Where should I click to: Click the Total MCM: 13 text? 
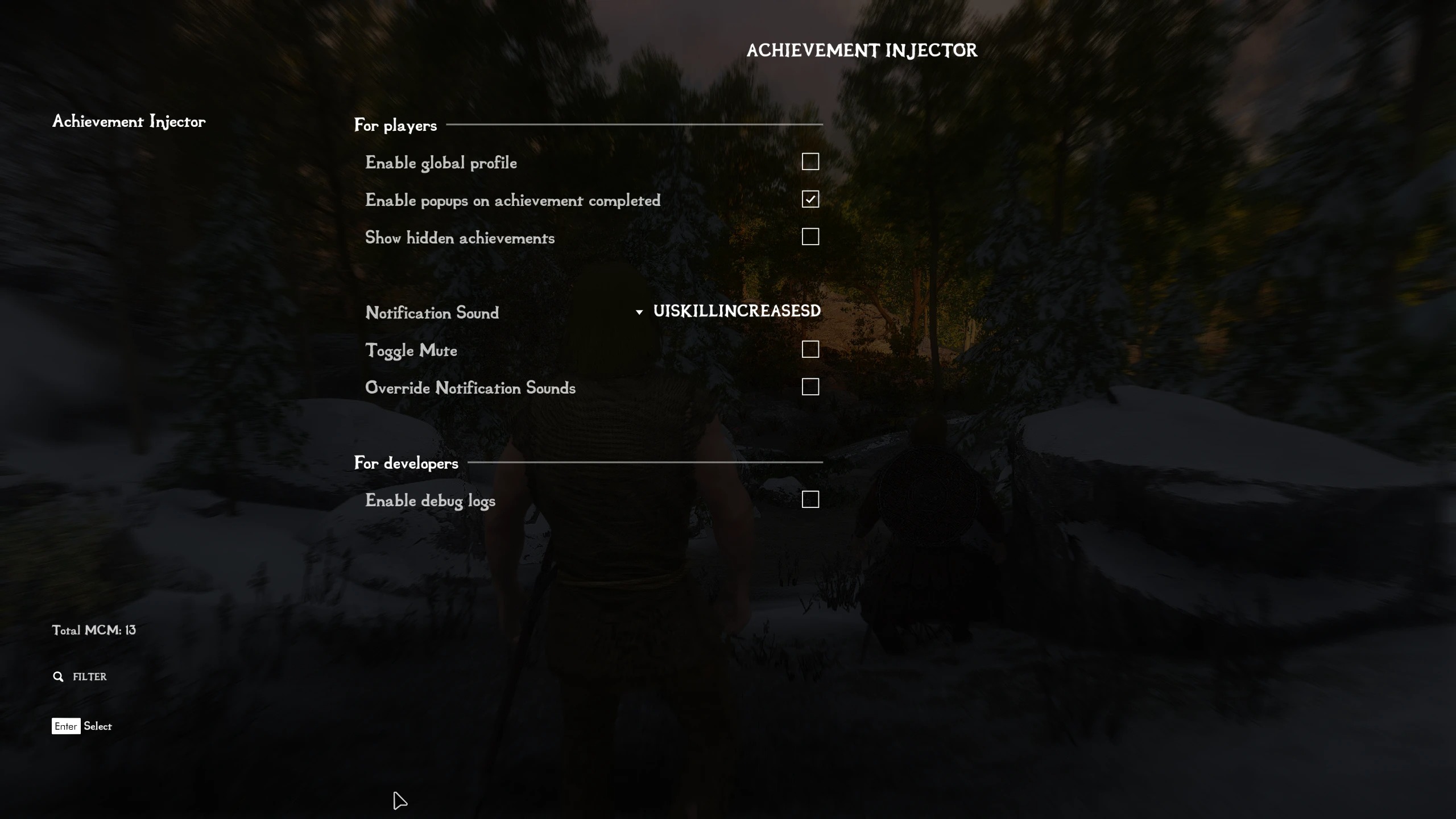(x=94, y=630)
